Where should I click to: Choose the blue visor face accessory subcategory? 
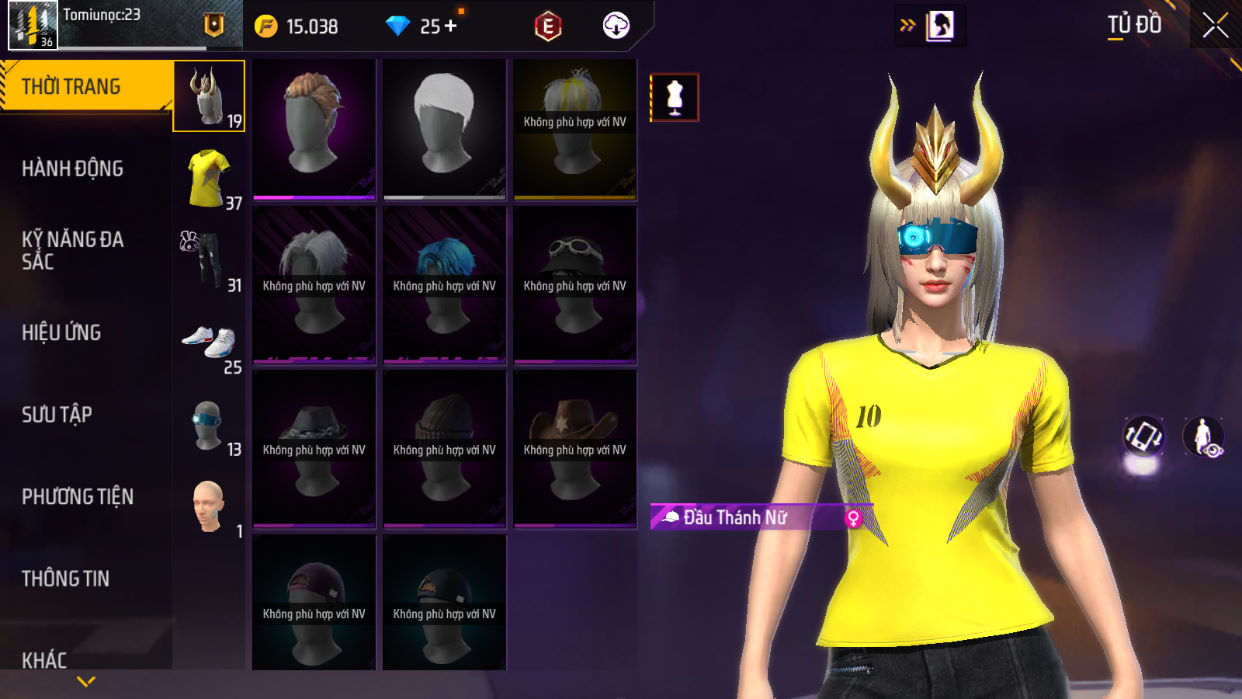point(209,424)
